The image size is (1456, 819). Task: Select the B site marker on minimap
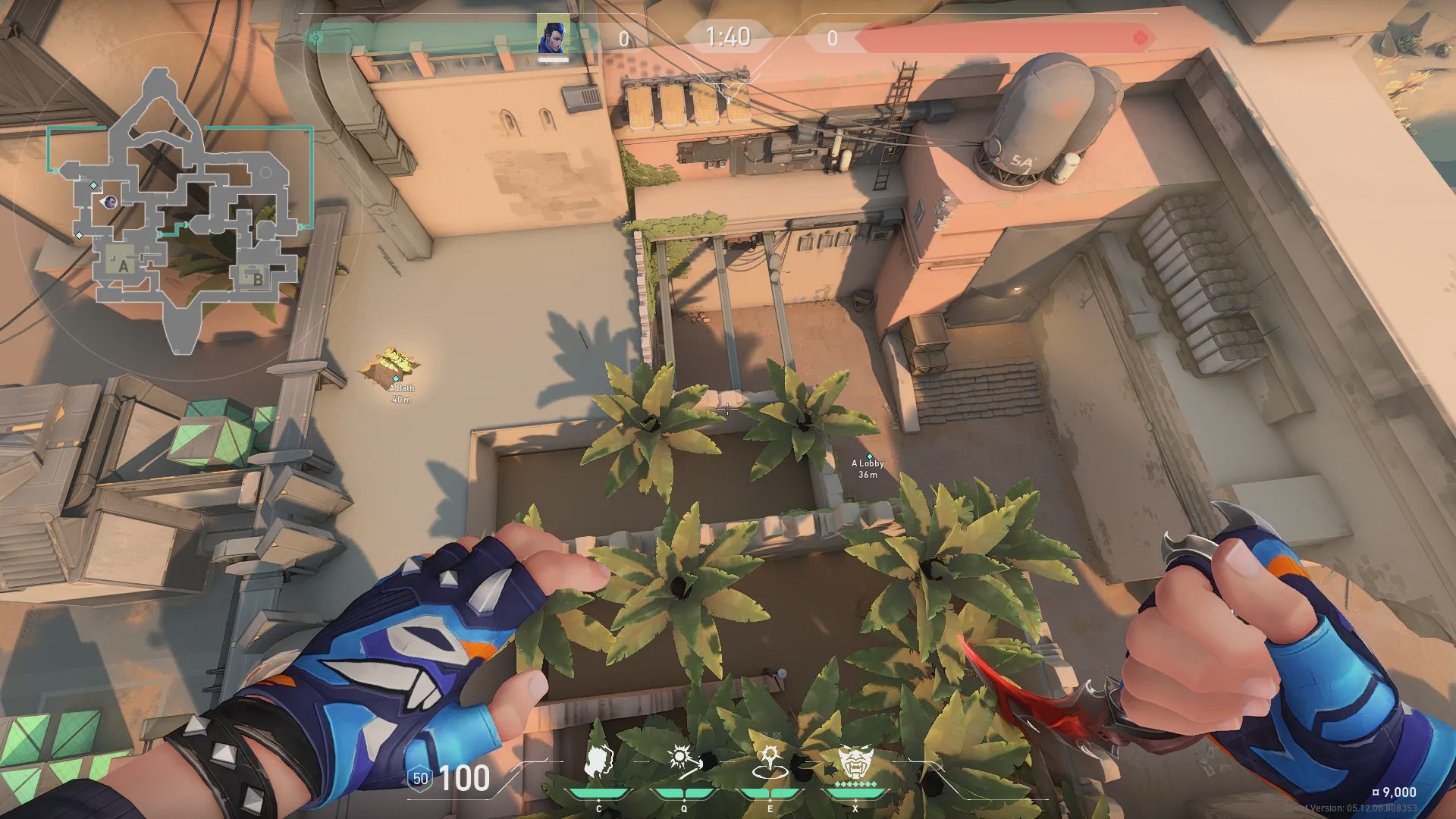(x=256, y=278)
